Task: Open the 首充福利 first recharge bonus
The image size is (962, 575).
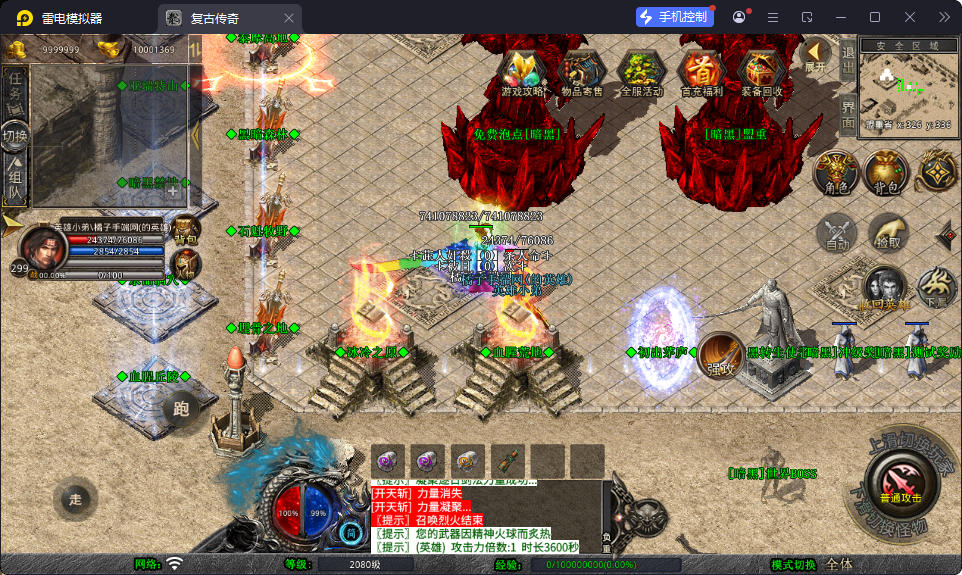Action: (x=703, y=72)
